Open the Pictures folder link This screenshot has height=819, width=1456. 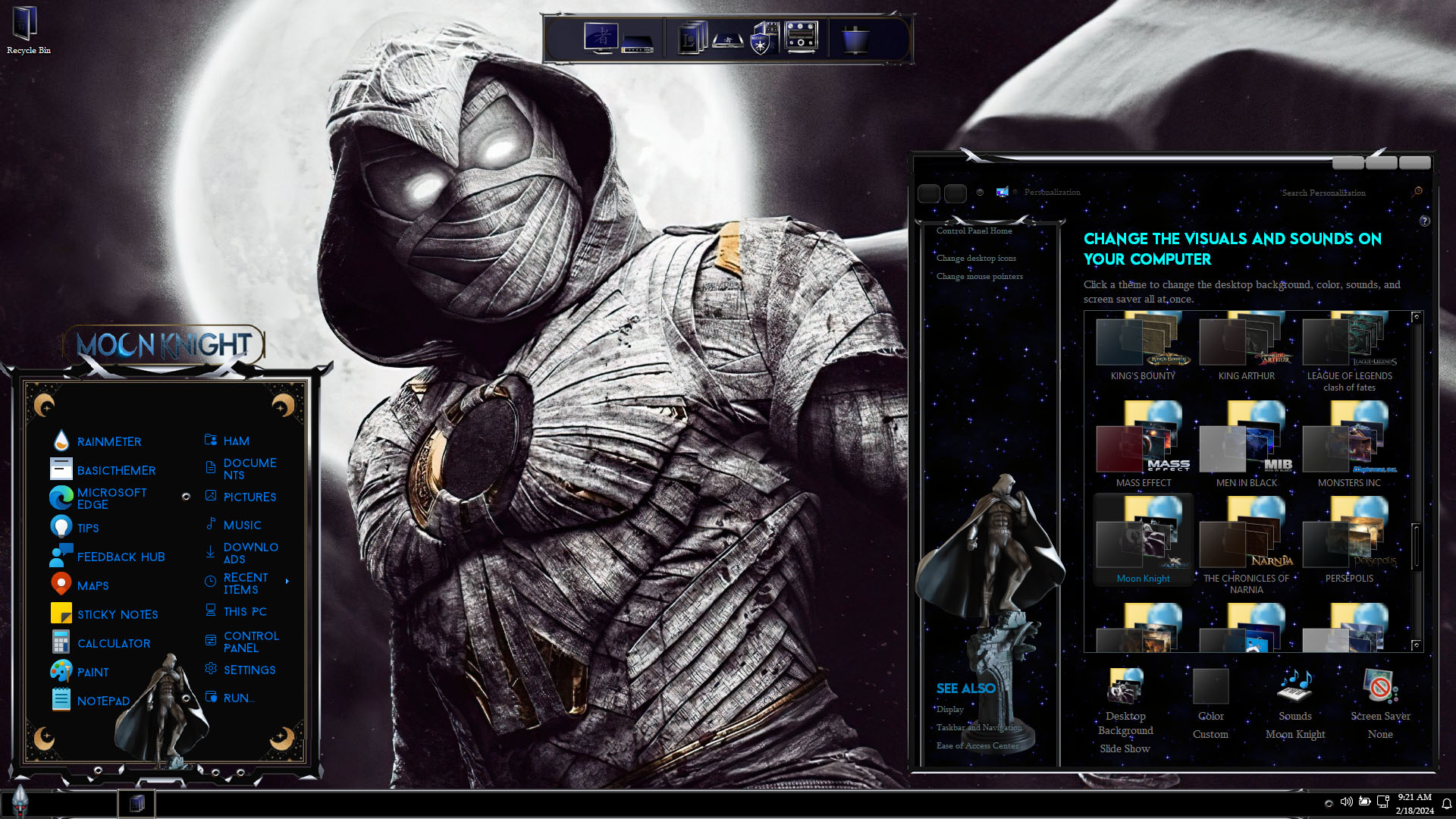249,497
